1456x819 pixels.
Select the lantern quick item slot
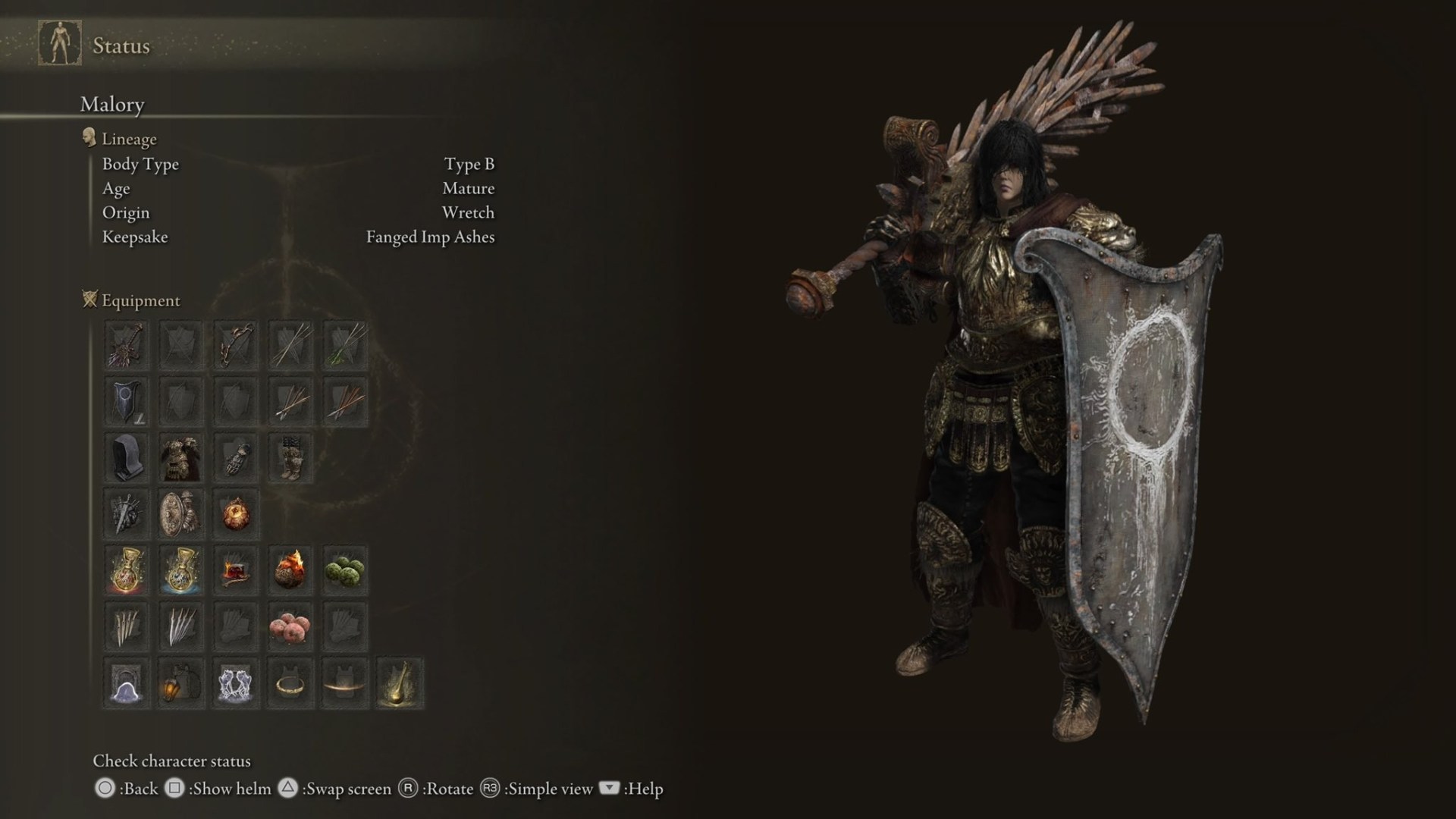point(180,681)
